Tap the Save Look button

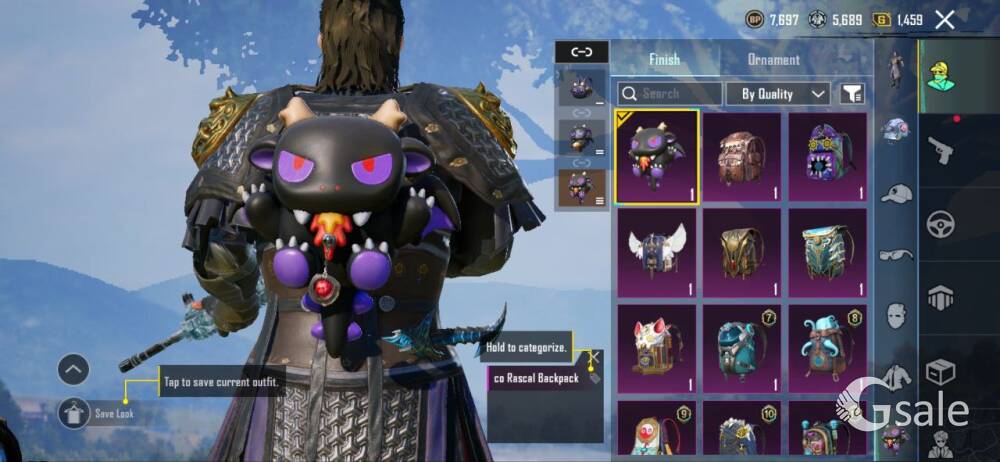[x=74, y=412]
